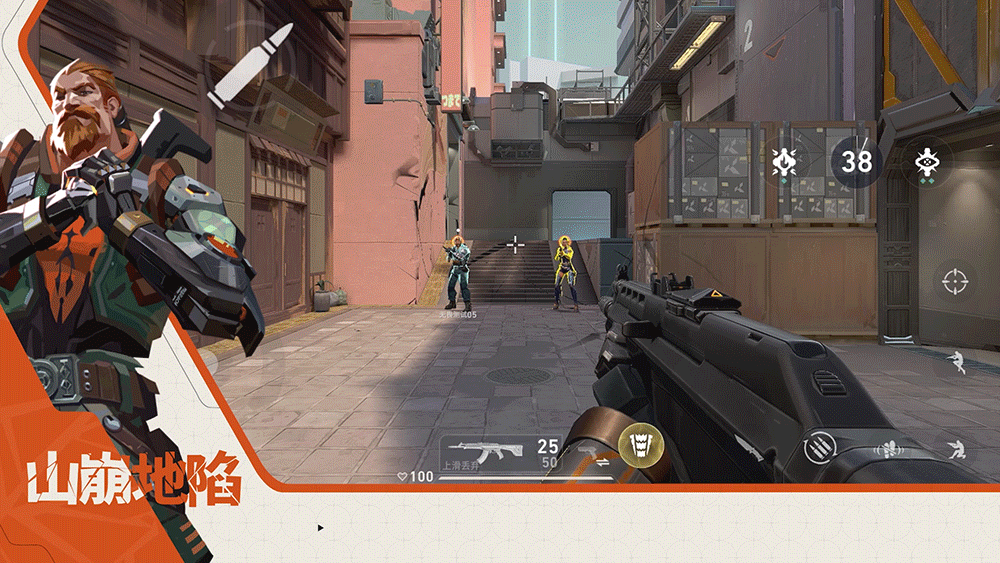1000x563 pixels.
Task: Toggle the figure with sound waves button
Action: point(886,448)
